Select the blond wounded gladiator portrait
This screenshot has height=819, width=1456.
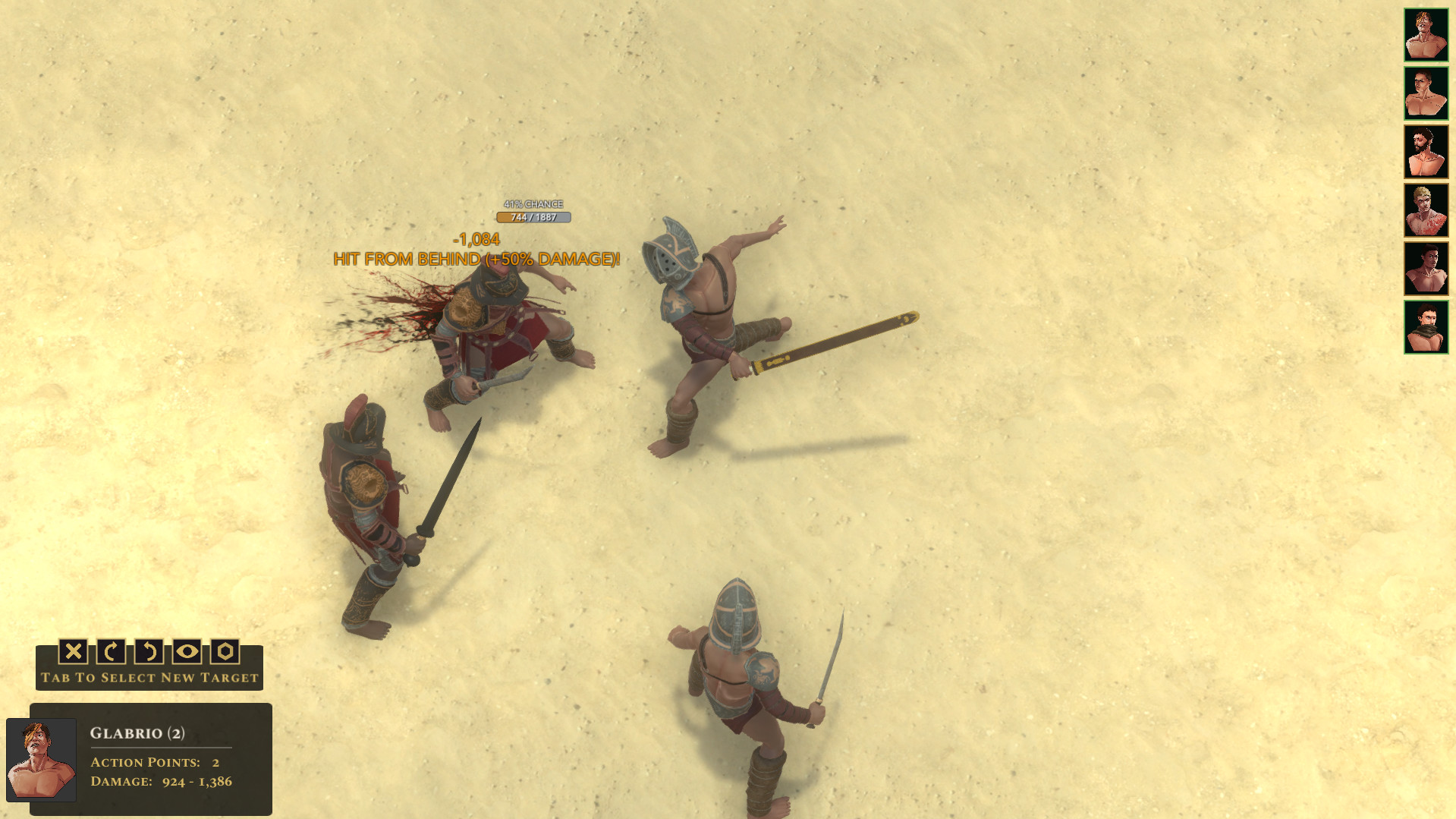click(1426, 209)
